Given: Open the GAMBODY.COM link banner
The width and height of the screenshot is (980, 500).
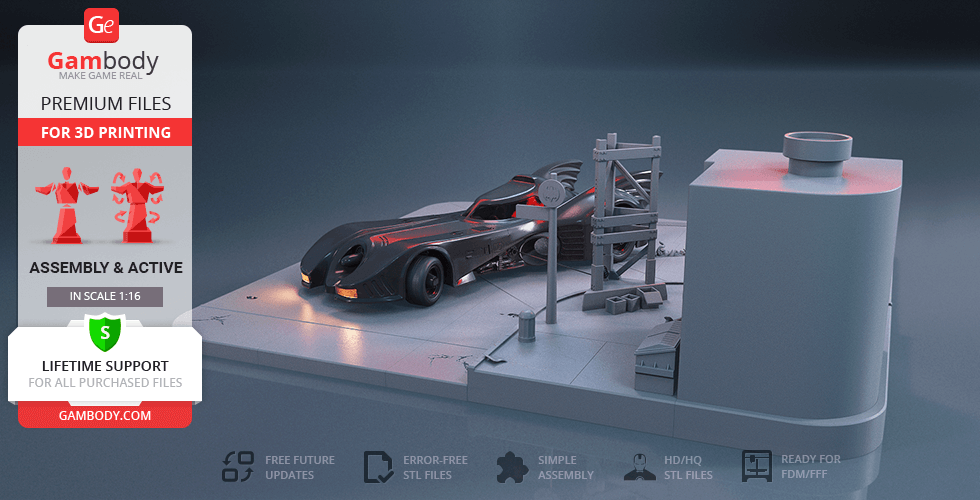Looking at the screenshot, I should pyautogui.click(x=105, y=415).
